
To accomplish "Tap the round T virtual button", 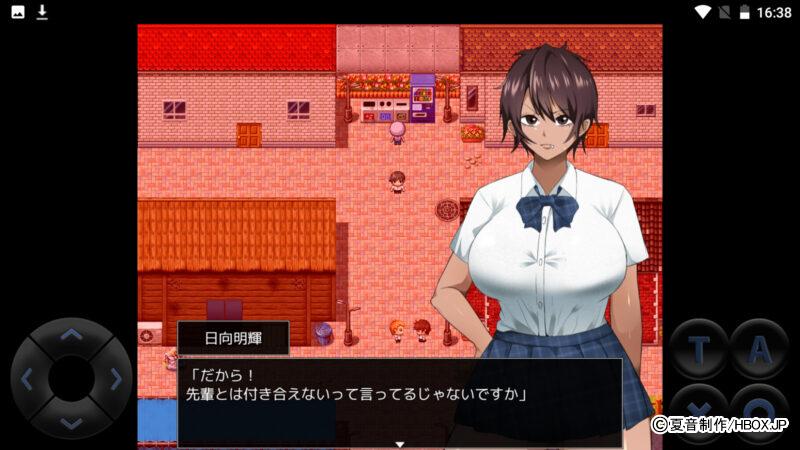I will click(698, 348).
